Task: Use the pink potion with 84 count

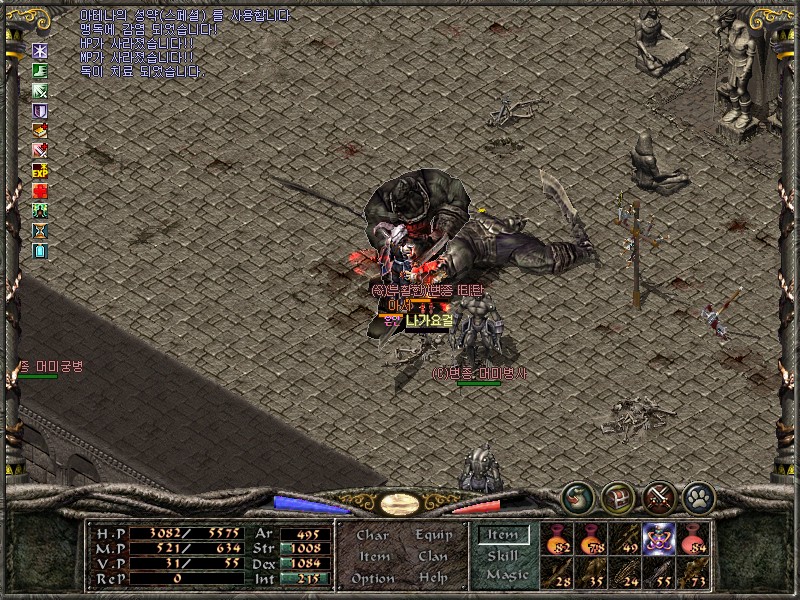Action: (692, 538)
